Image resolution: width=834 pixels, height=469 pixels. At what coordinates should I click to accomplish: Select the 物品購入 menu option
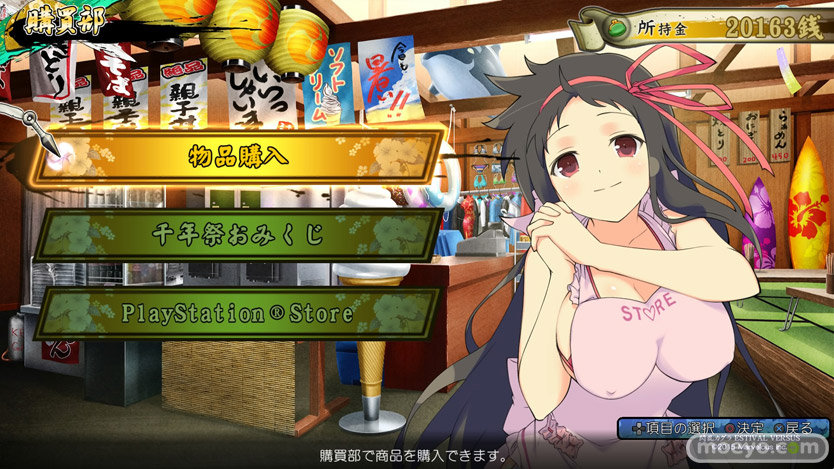(238, 156)
